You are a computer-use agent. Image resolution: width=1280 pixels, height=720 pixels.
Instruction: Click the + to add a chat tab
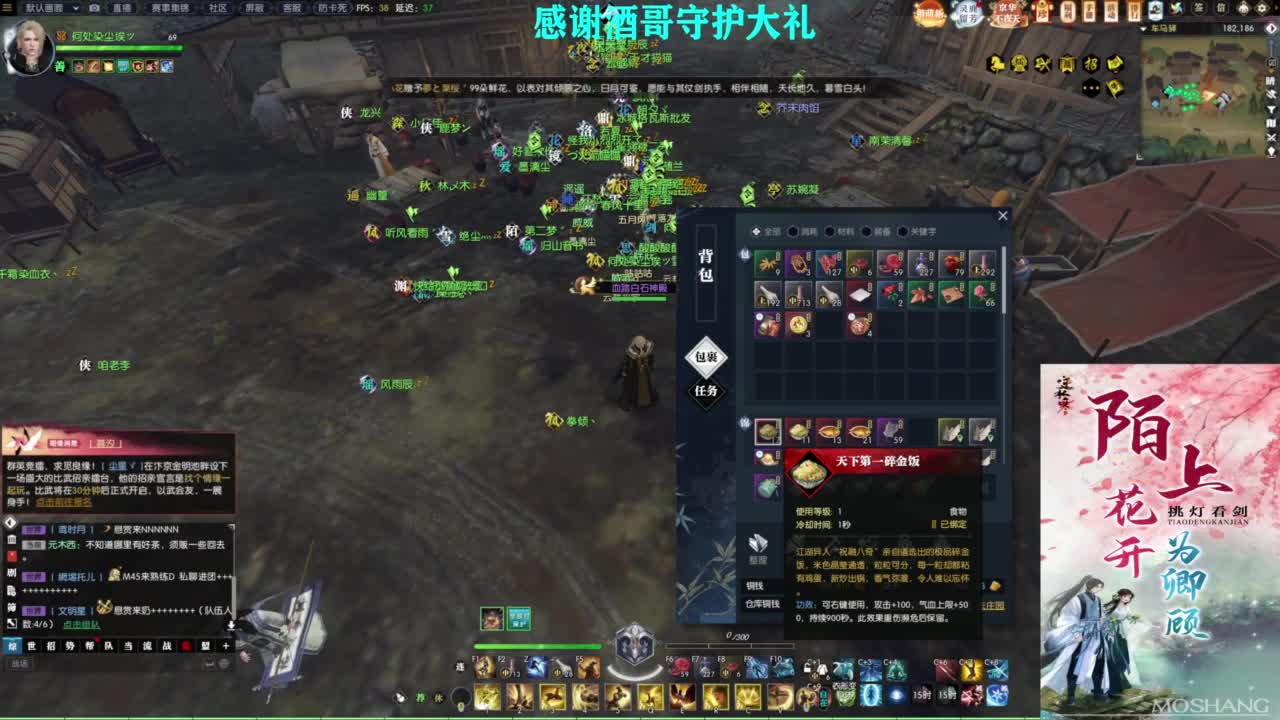tap(226, 645)
